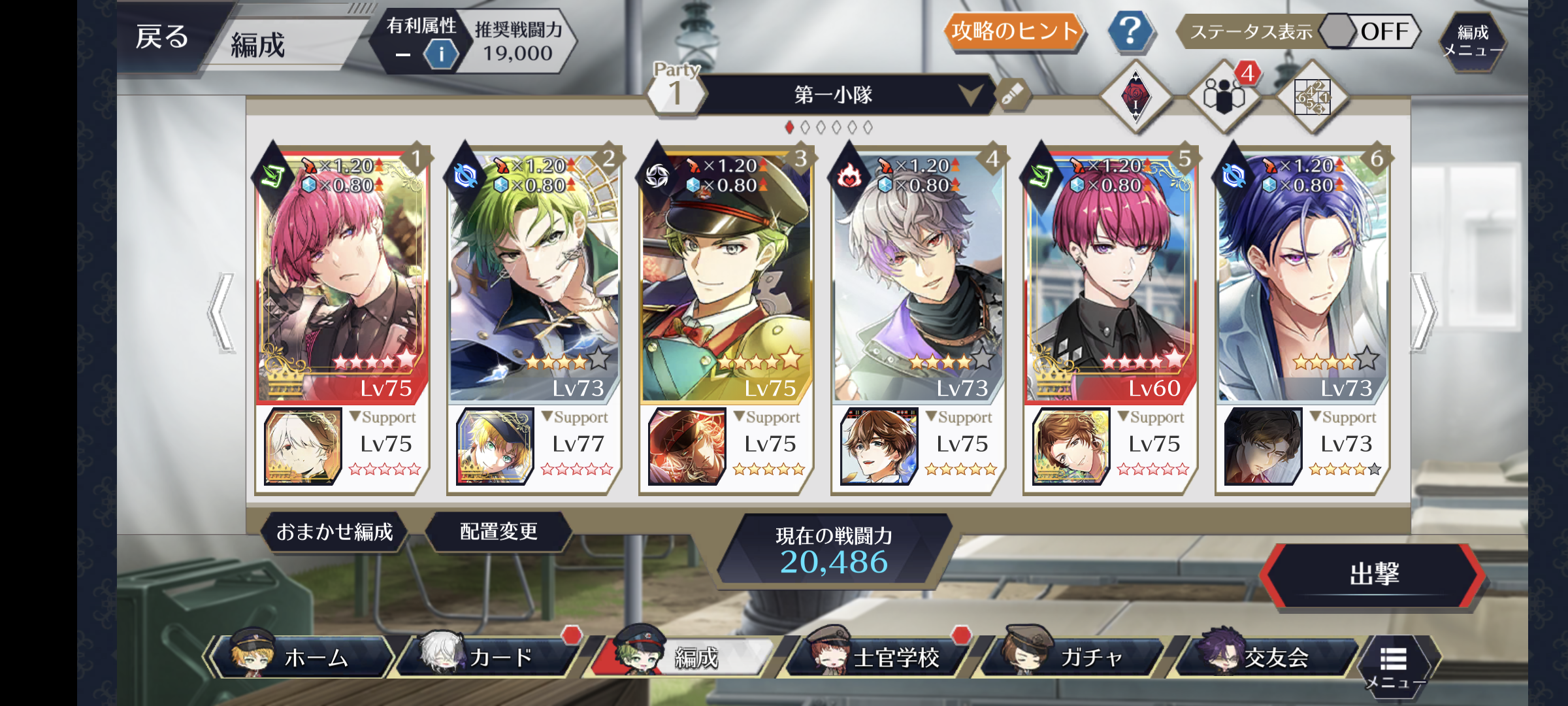Image resolution: width=1568 pixels, height=706 pixels.
Task: Open the blue question mark help
Action: [x=1130, y=31]
